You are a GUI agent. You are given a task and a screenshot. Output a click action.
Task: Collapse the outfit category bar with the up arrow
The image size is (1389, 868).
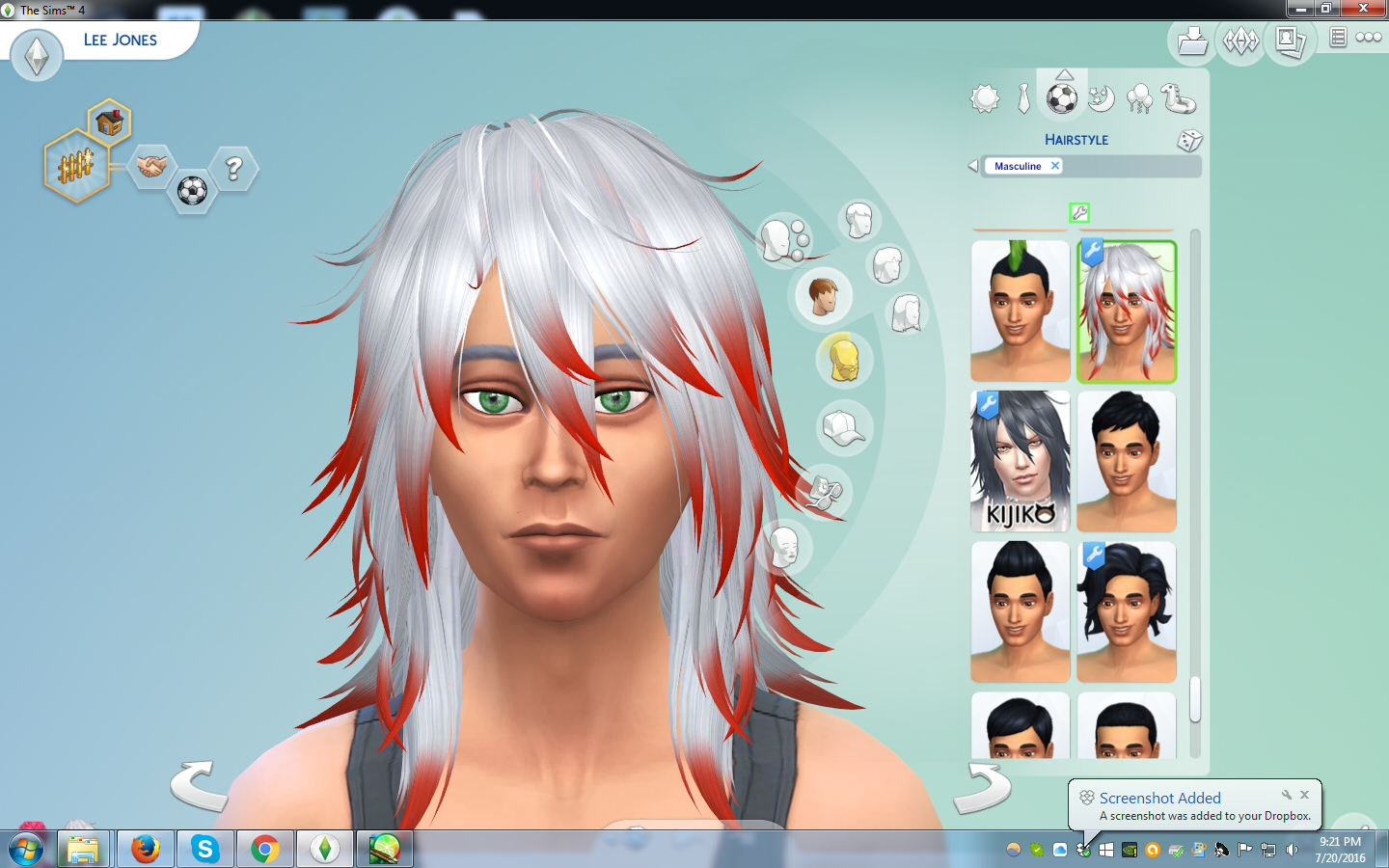1064,74
